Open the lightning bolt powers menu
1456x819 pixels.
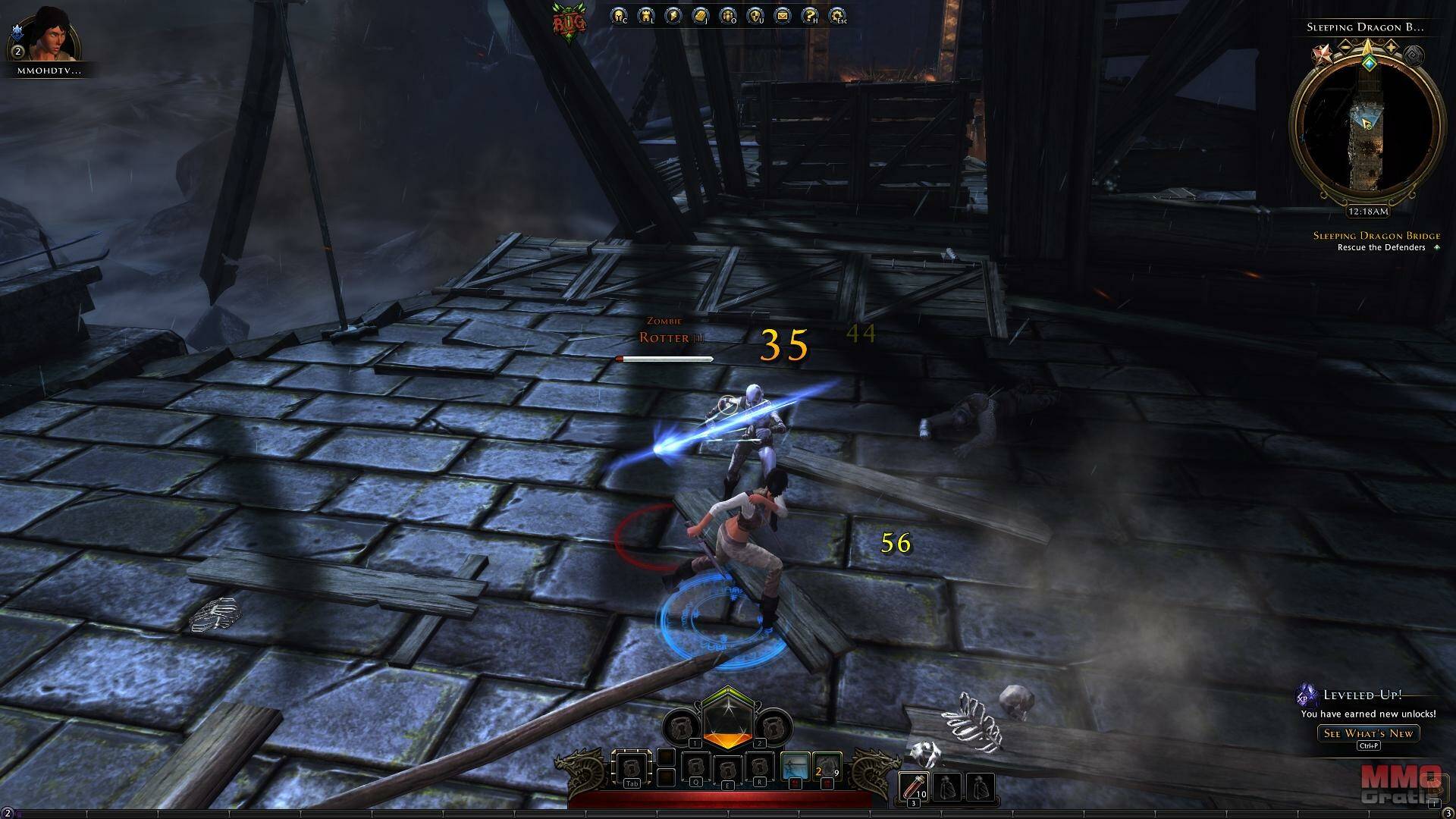(673, 15)
